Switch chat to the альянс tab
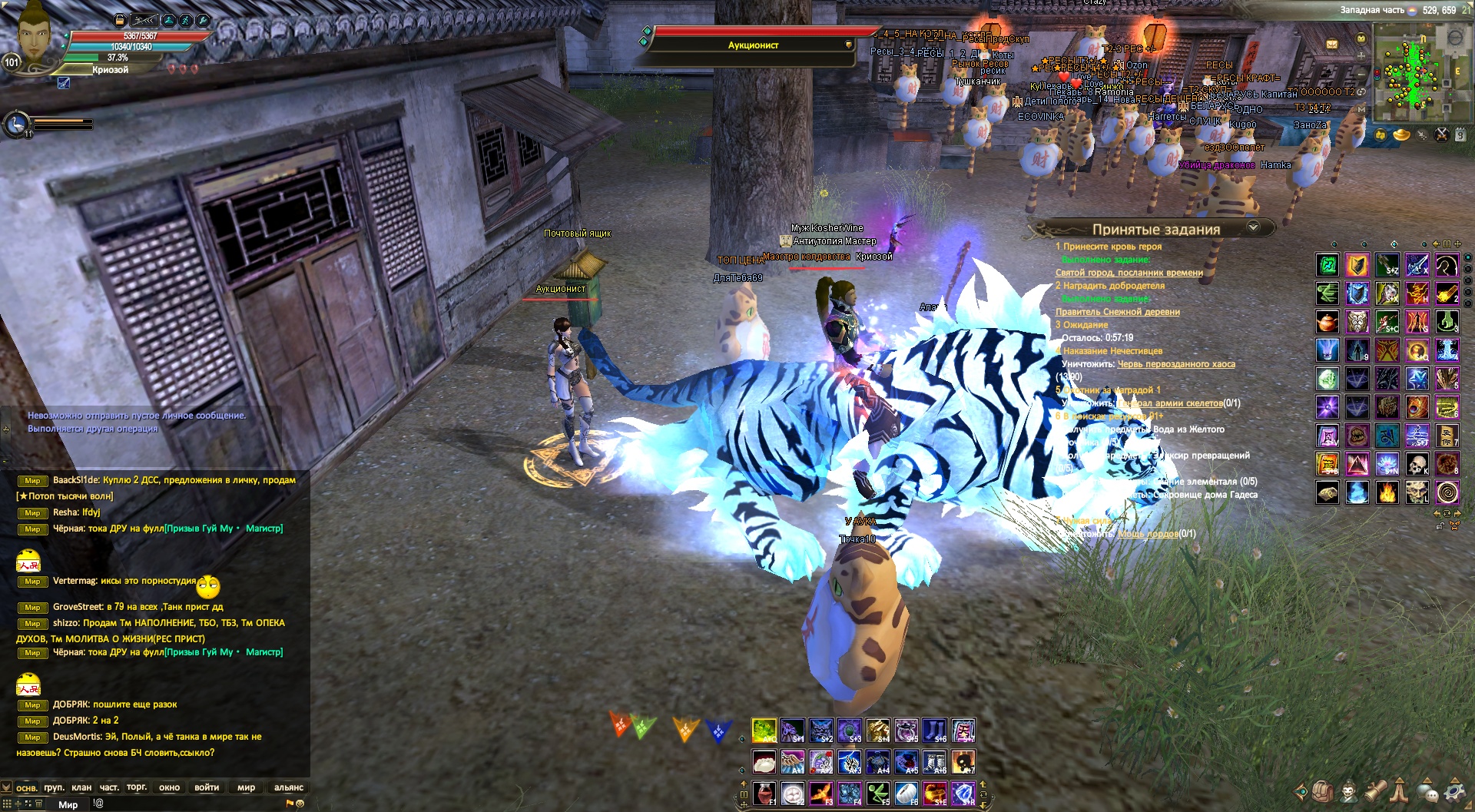 click(x=288, y=787)
